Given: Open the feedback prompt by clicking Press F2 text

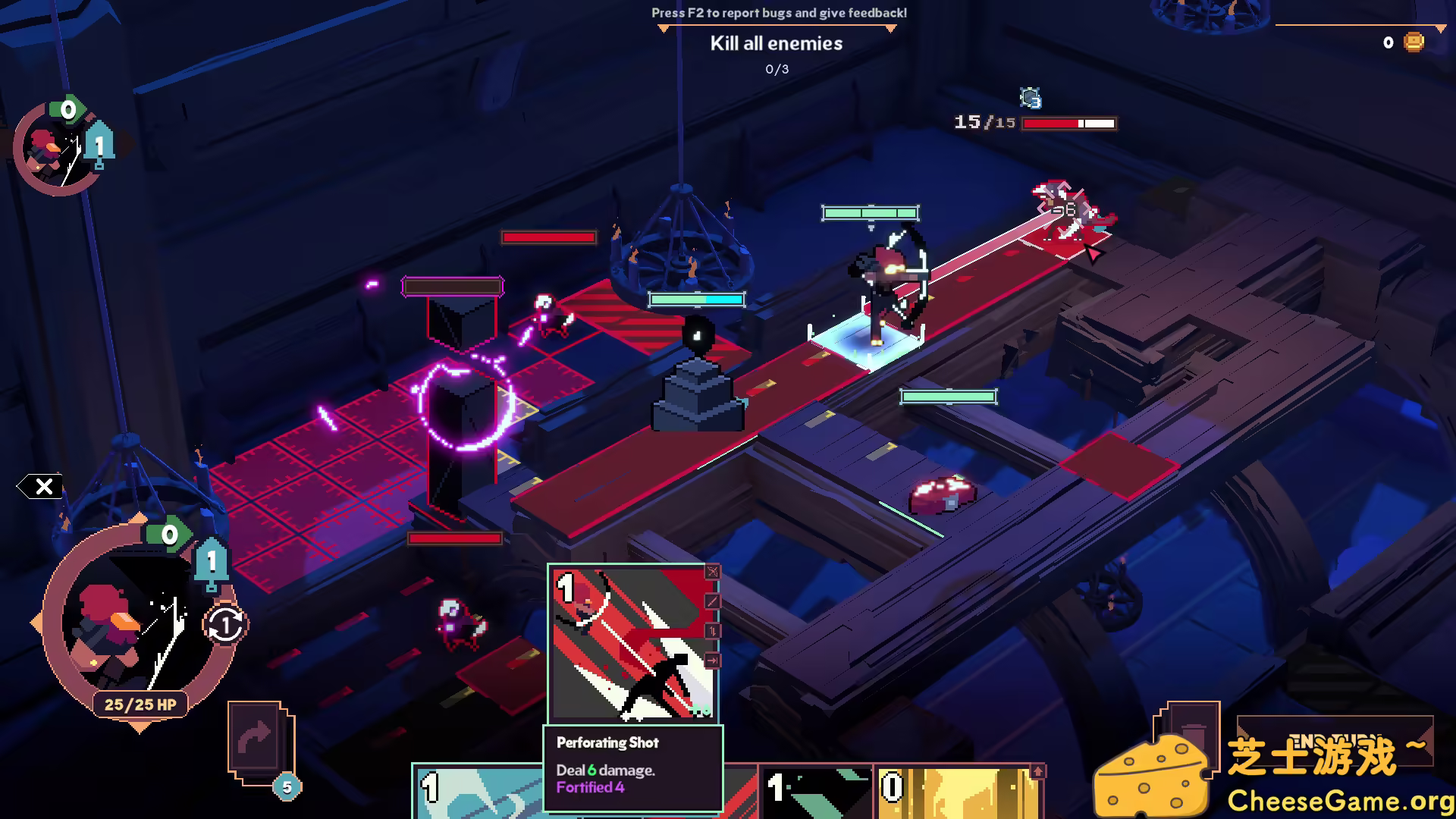Looking at the screenshot, I should (x=777, y=13).
